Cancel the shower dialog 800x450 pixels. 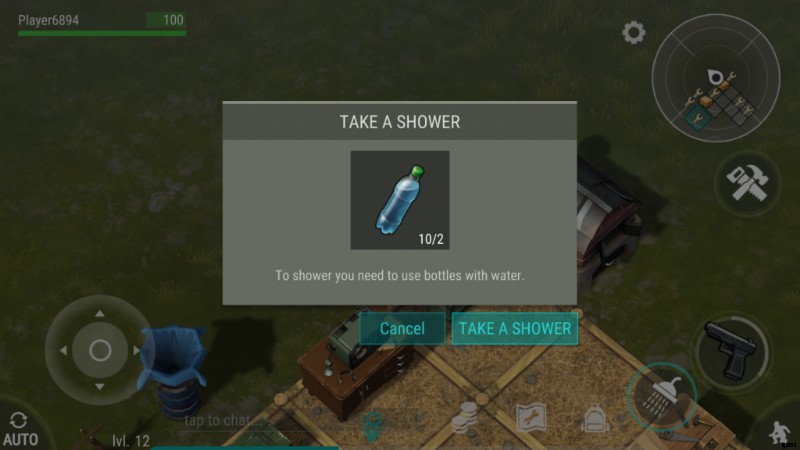coord(402,328)
